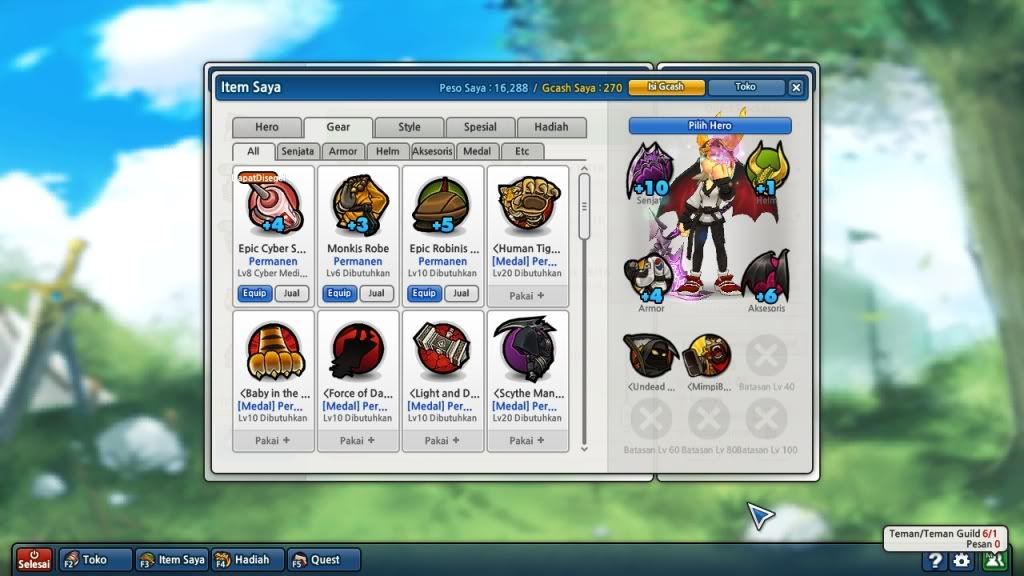
Task: Switch to the Style tab
Action: 409,127
